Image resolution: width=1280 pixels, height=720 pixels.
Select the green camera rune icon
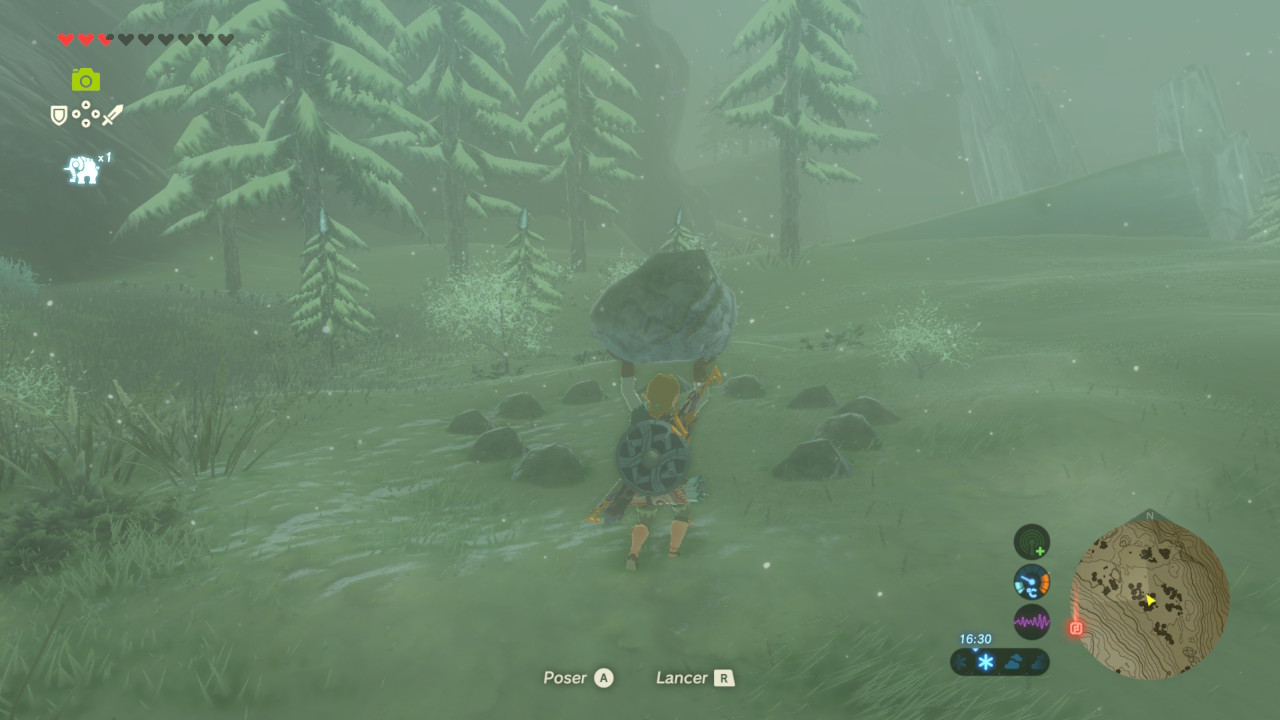[x=86, y=80]
